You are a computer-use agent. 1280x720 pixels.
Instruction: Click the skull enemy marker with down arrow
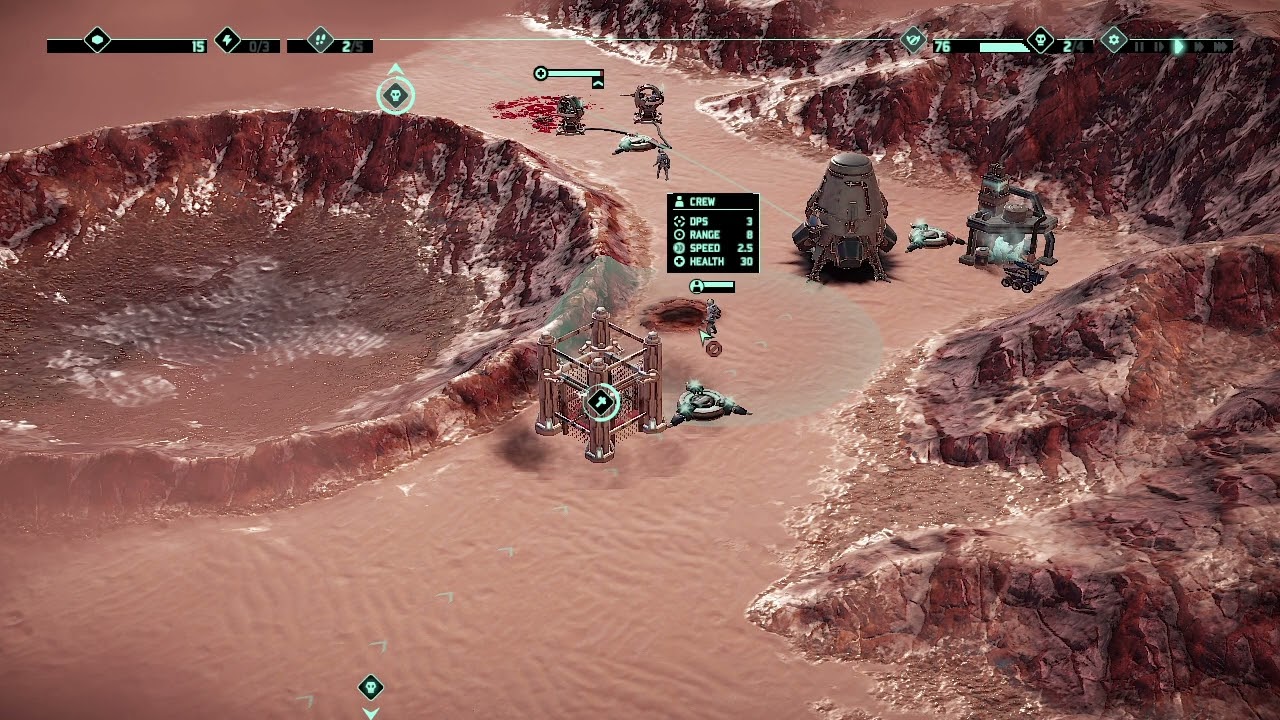tap(371, 688)
